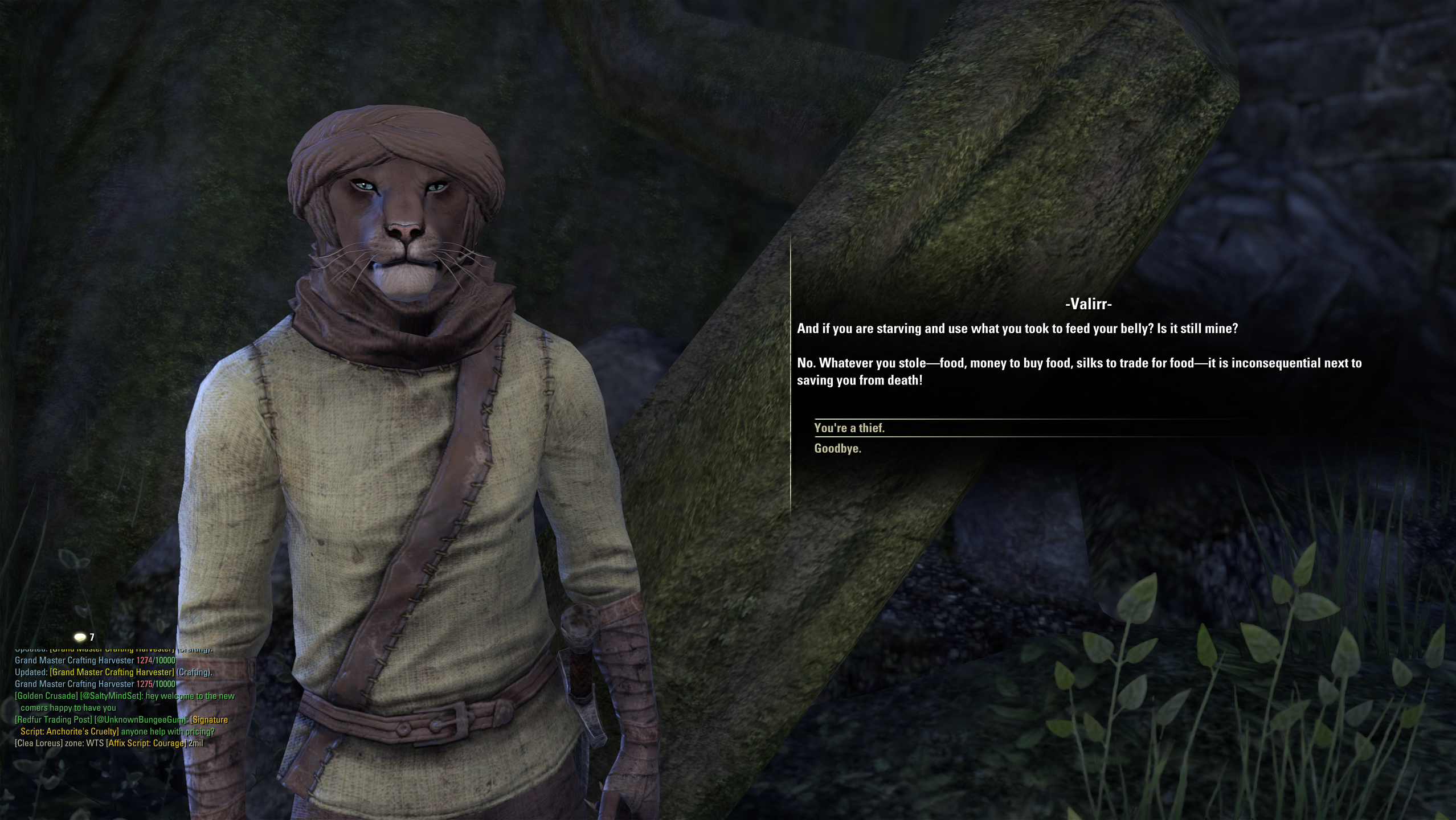
Task: Select the Redfur Trading Post guild channel tag
Action: point(53,720)
